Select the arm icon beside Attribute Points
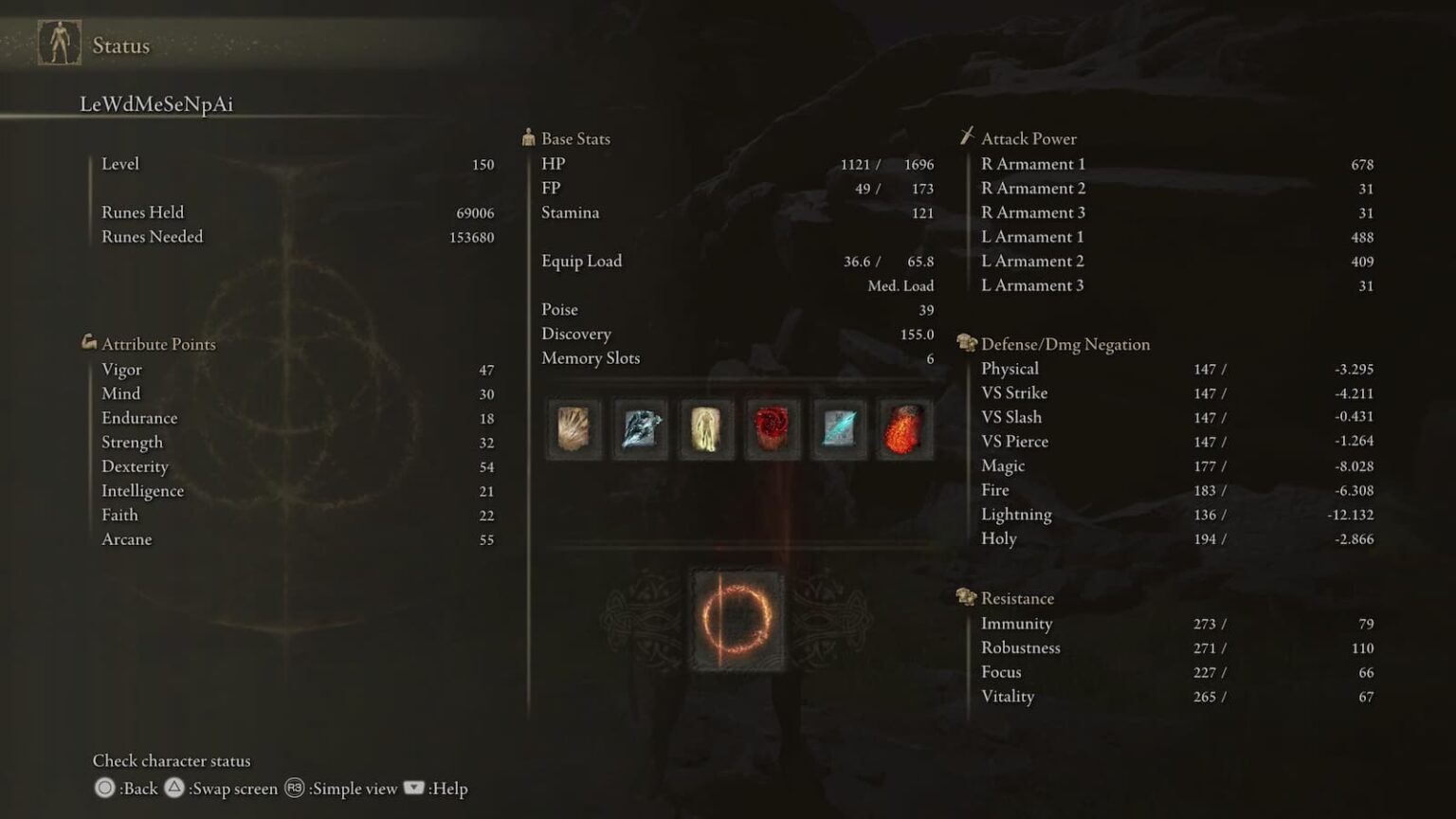 [x=88, y=343]
